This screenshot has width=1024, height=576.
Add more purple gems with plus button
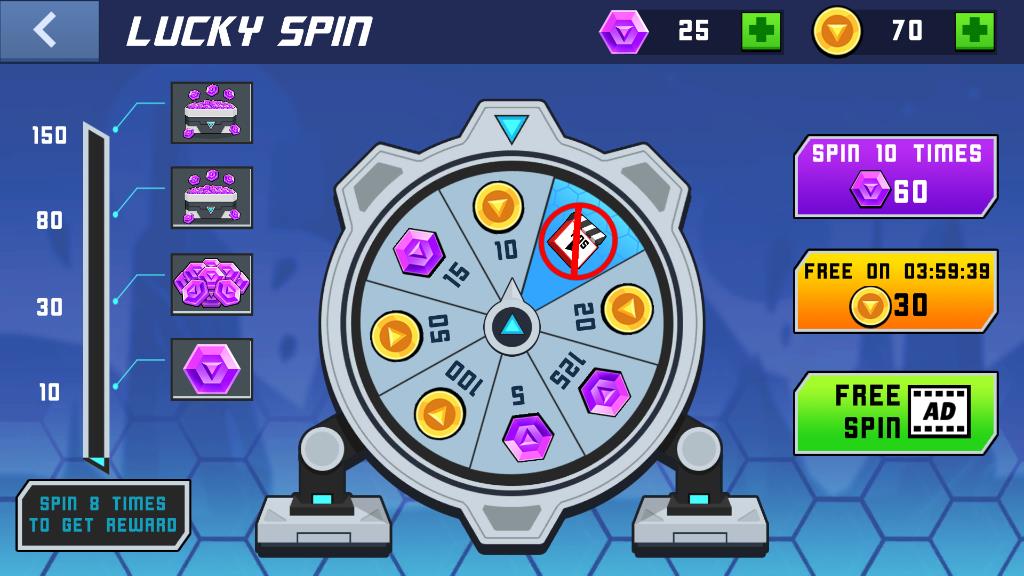click(761, 31)
